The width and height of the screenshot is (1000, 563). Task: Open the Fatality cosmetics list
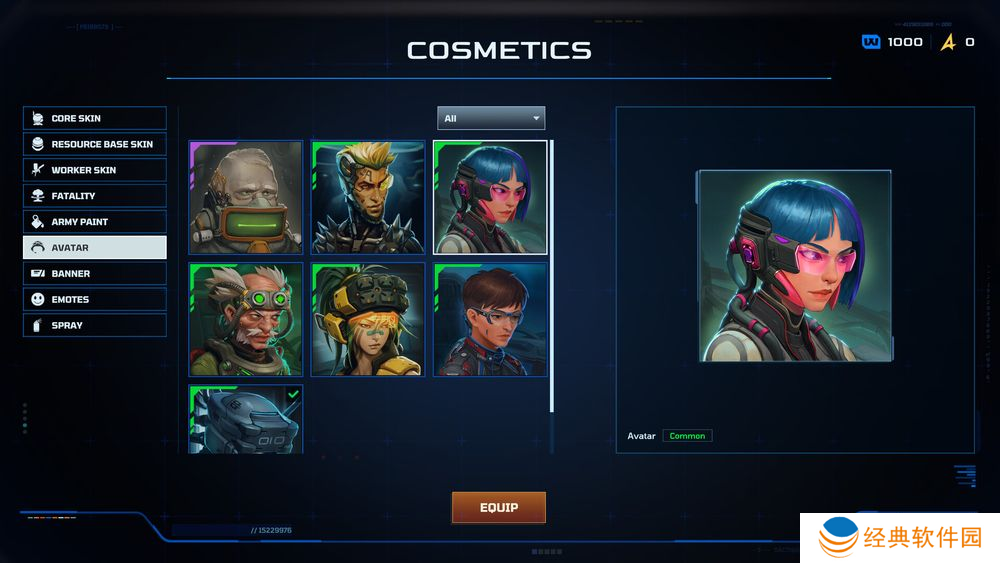click(x=95, y=196)
